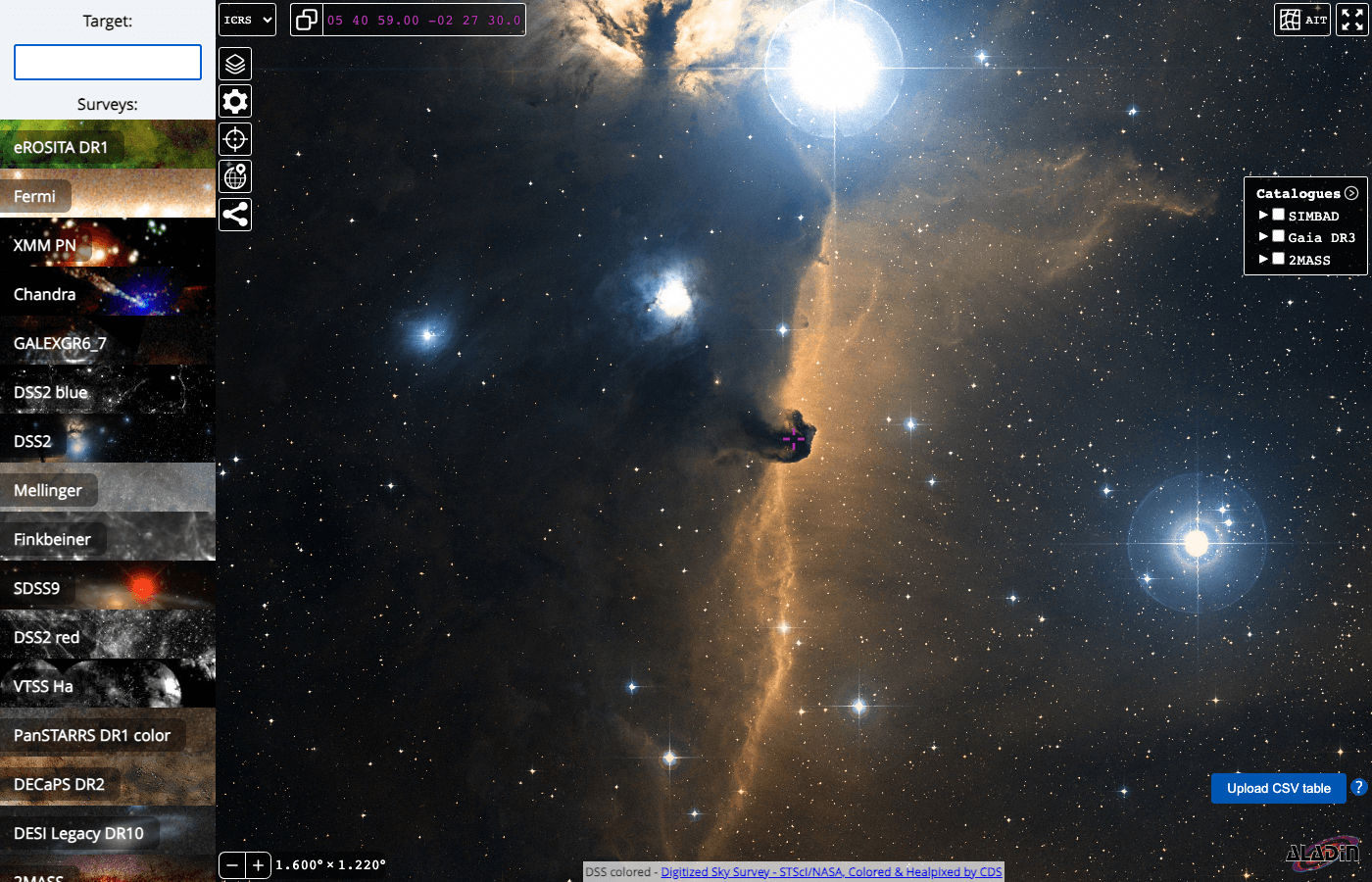Expand the SIMBAD catalogue entry
This screenshot has width=1372, height=882.
1264,216
